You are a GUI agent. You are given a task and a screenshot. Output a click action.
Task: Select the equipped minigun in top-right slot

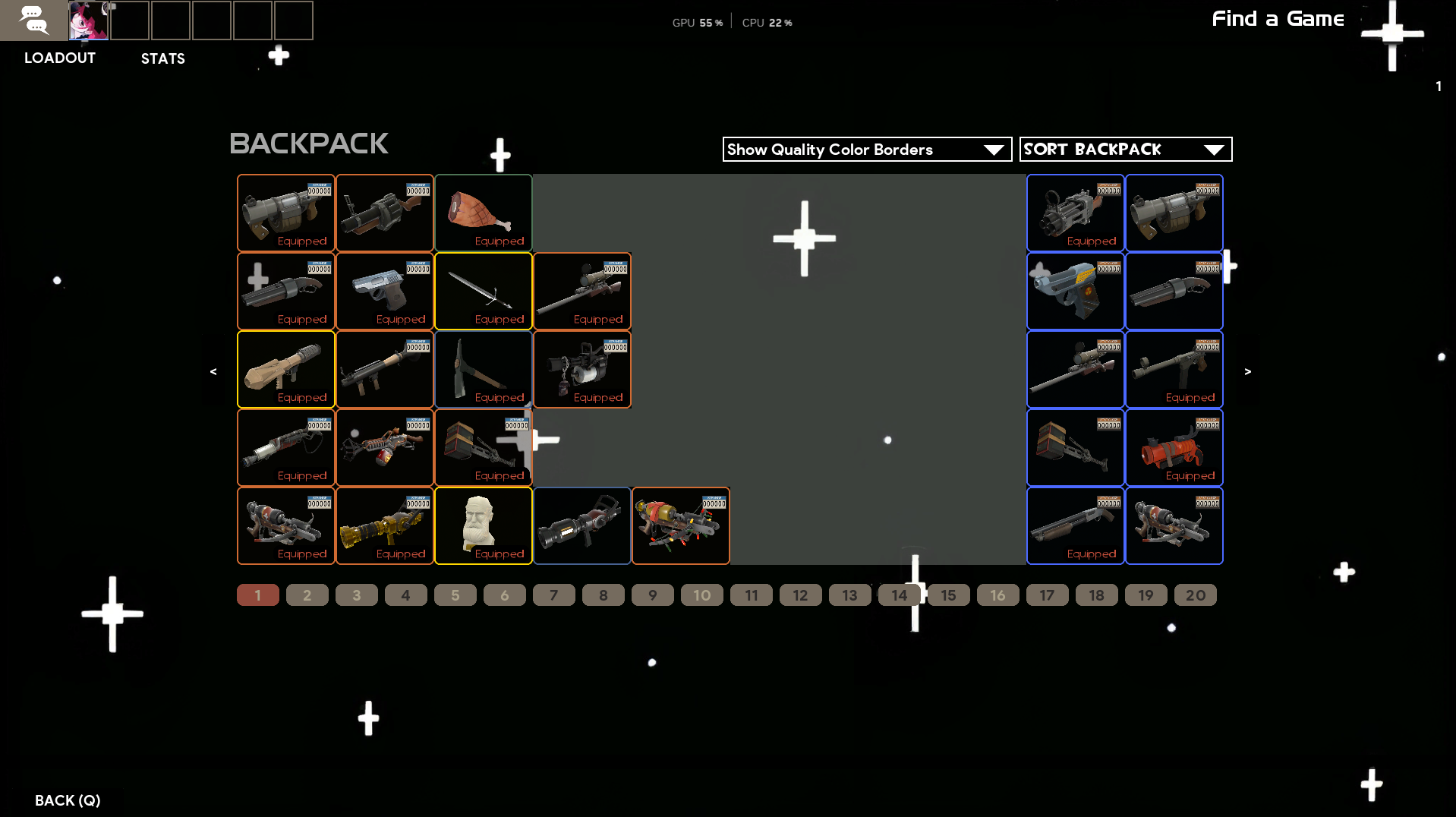pos(1075,213)
